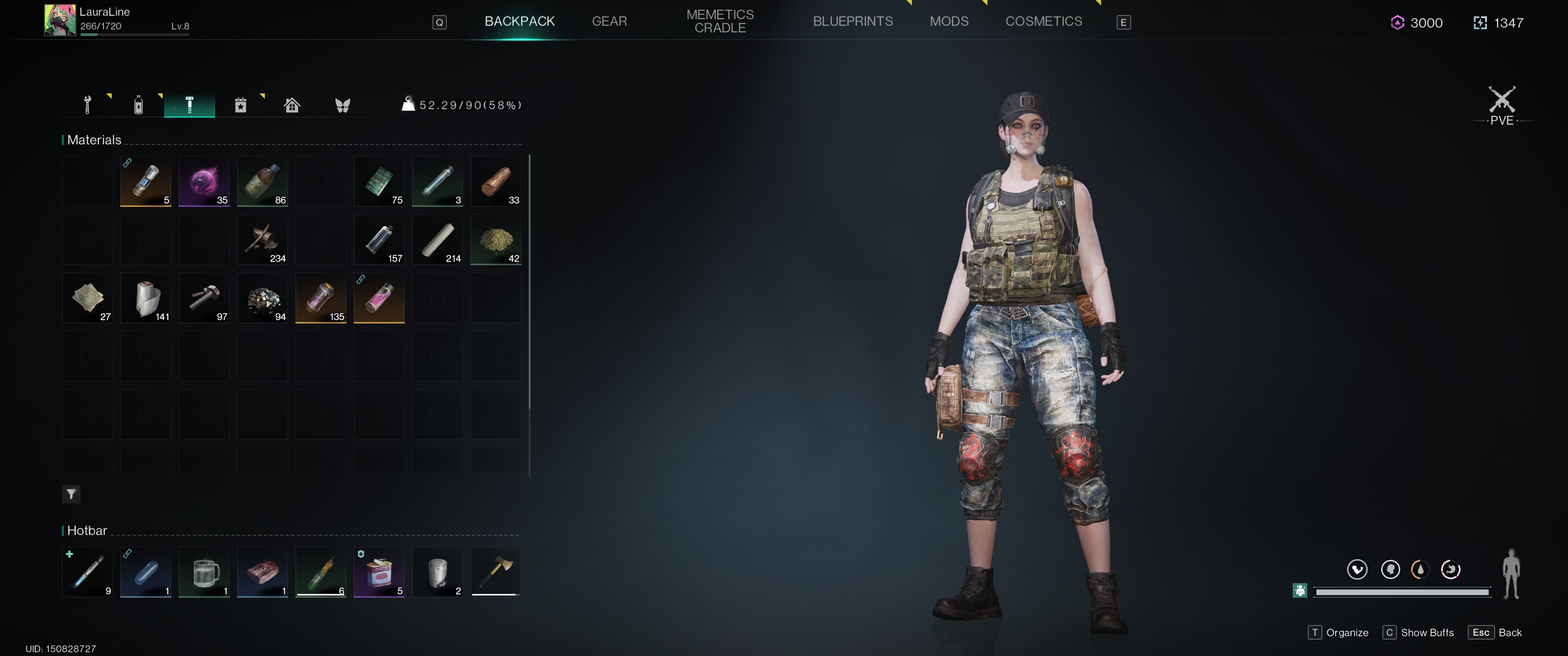Image resolution: width=1568 pixels, height=656 pixels.
Task: Pick the purple orb material with 35
Action: (204, 181)
